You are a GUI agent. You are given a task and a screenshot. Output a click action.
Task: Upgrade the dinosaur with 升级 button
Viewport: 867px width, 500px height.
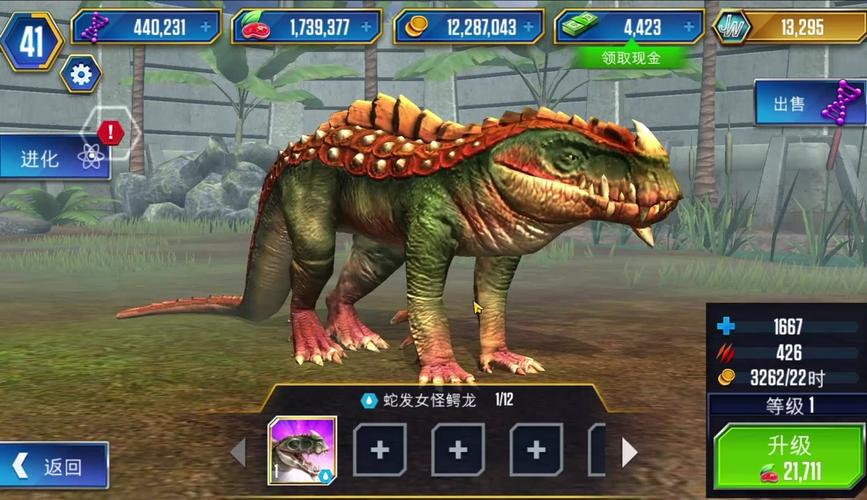(785, 456)
